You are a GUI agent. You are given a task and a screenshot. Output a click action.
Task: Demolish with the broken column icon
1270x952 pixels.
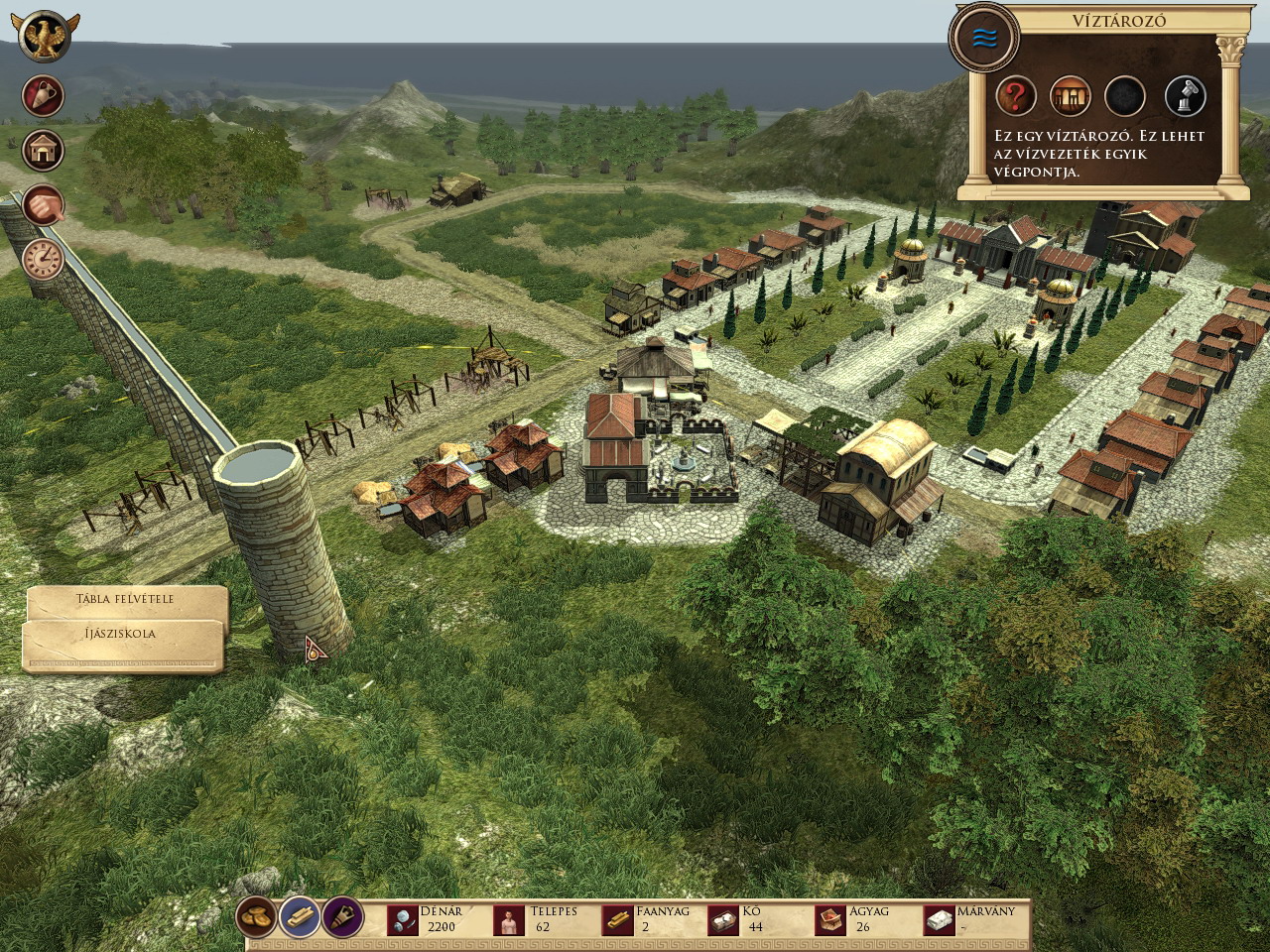(1185, 96)
